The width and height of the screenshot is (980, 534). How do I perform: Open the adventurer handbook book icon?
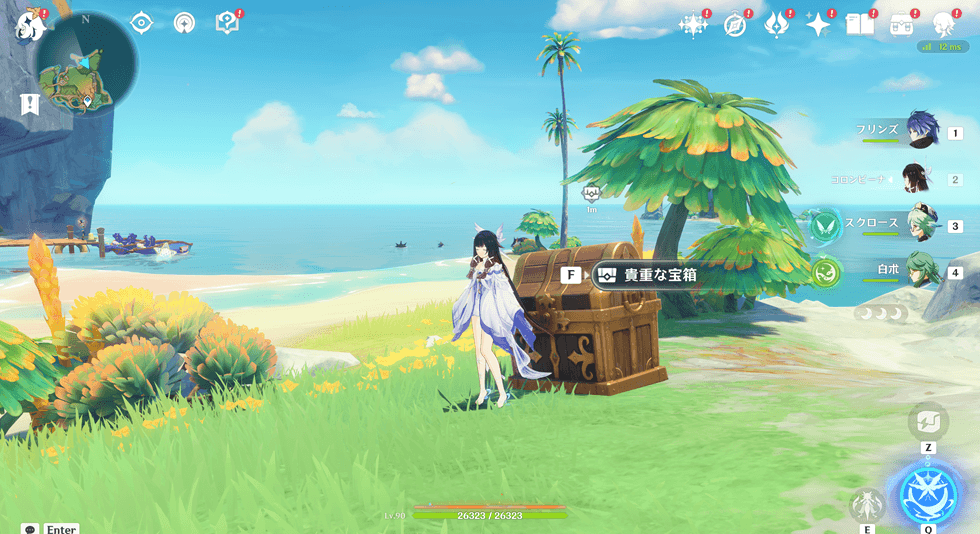pos(859,25)
